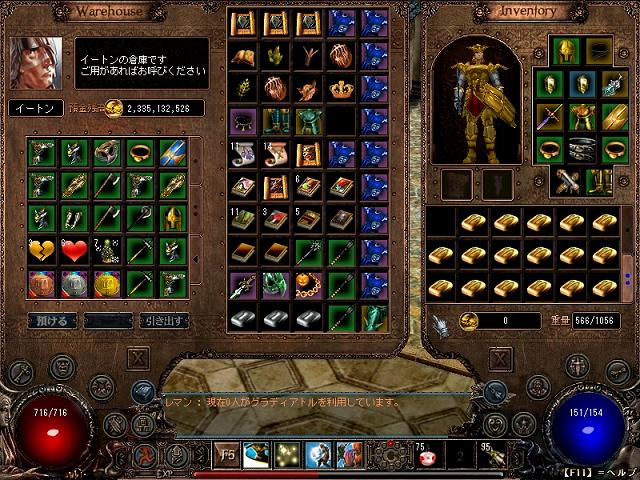Close the Inventory panel with X
Screen dimensions: 640x480
pos(501,357)
